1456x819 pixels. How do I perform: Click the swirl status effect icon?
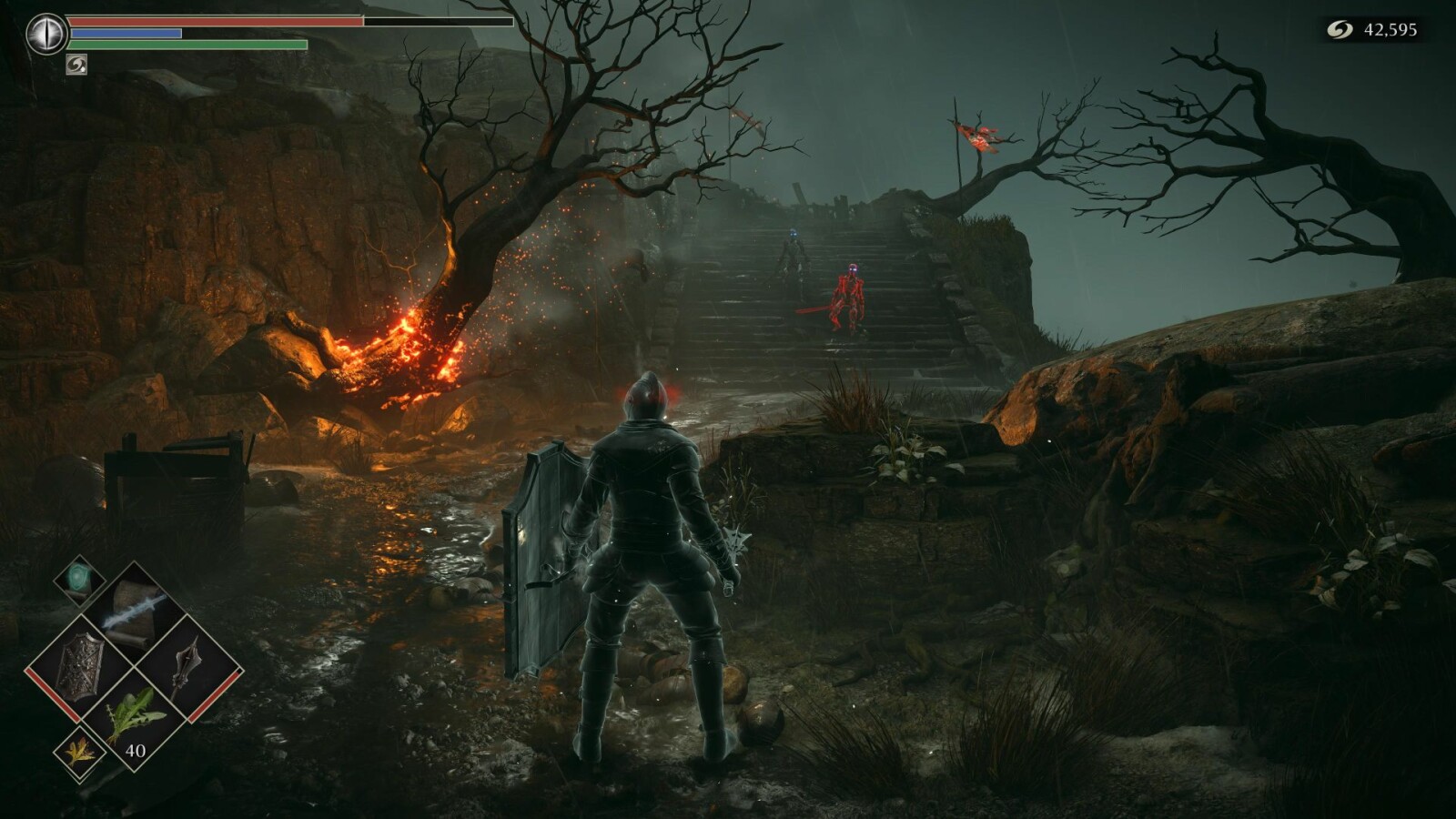pos(76,64)
